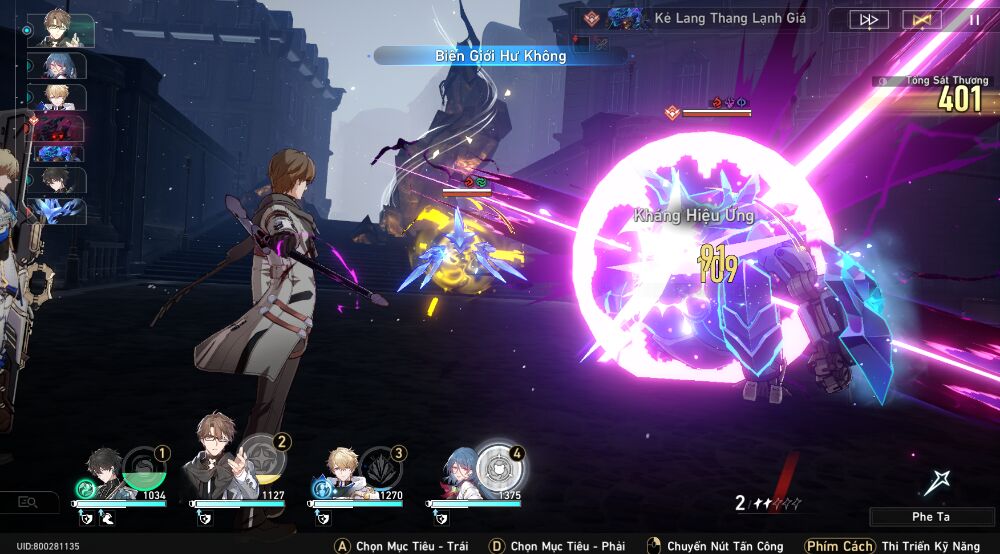Image resolution: width=1000 pixels, height=554 pixels.
Task: Trigger ultimate of the character numbered 4
Action: point(498,467)
